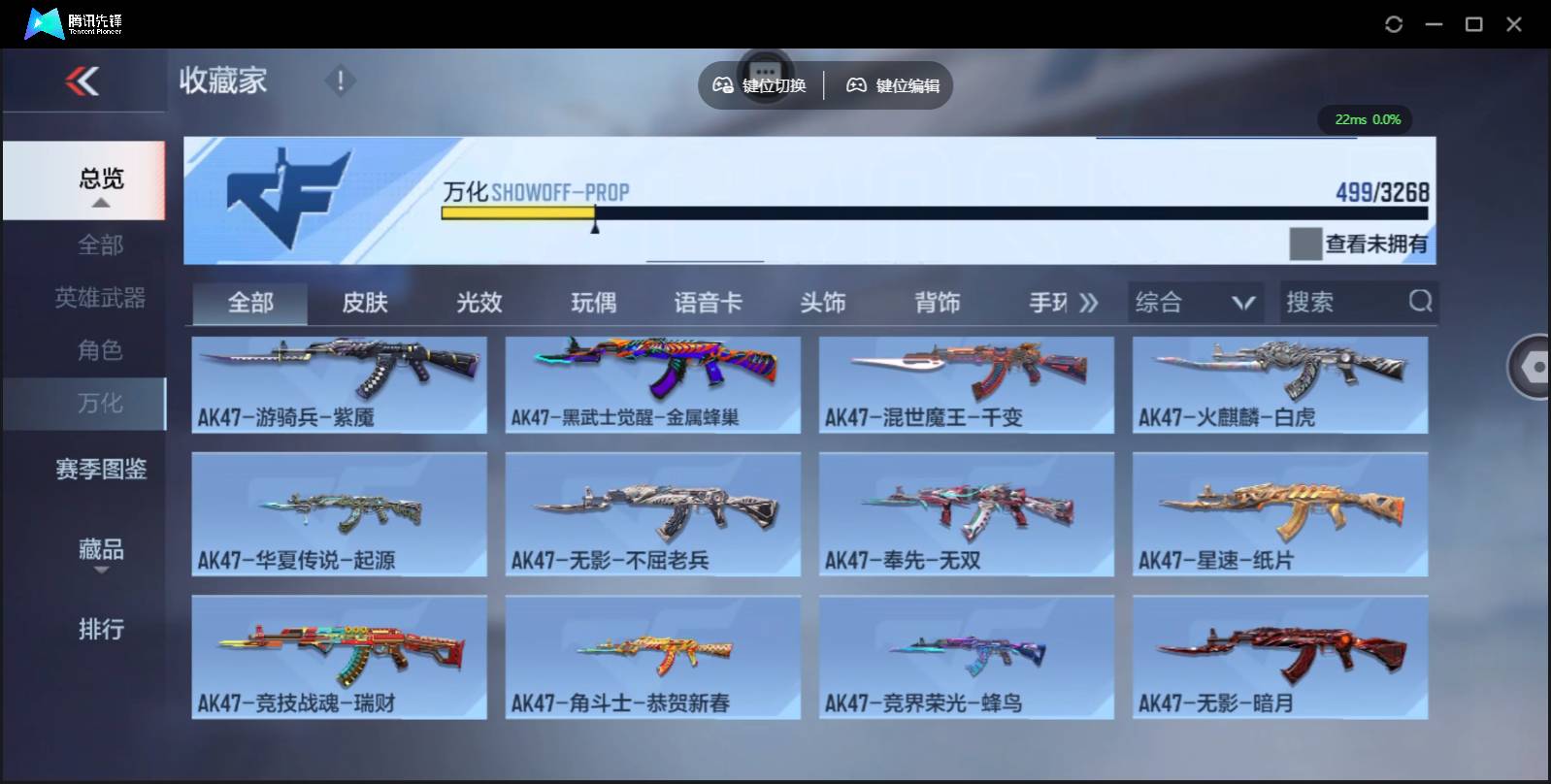Click the 键位切换 gamepad icon
The width and height of the screenshot is (1551, 784).
tap(722, 85)
